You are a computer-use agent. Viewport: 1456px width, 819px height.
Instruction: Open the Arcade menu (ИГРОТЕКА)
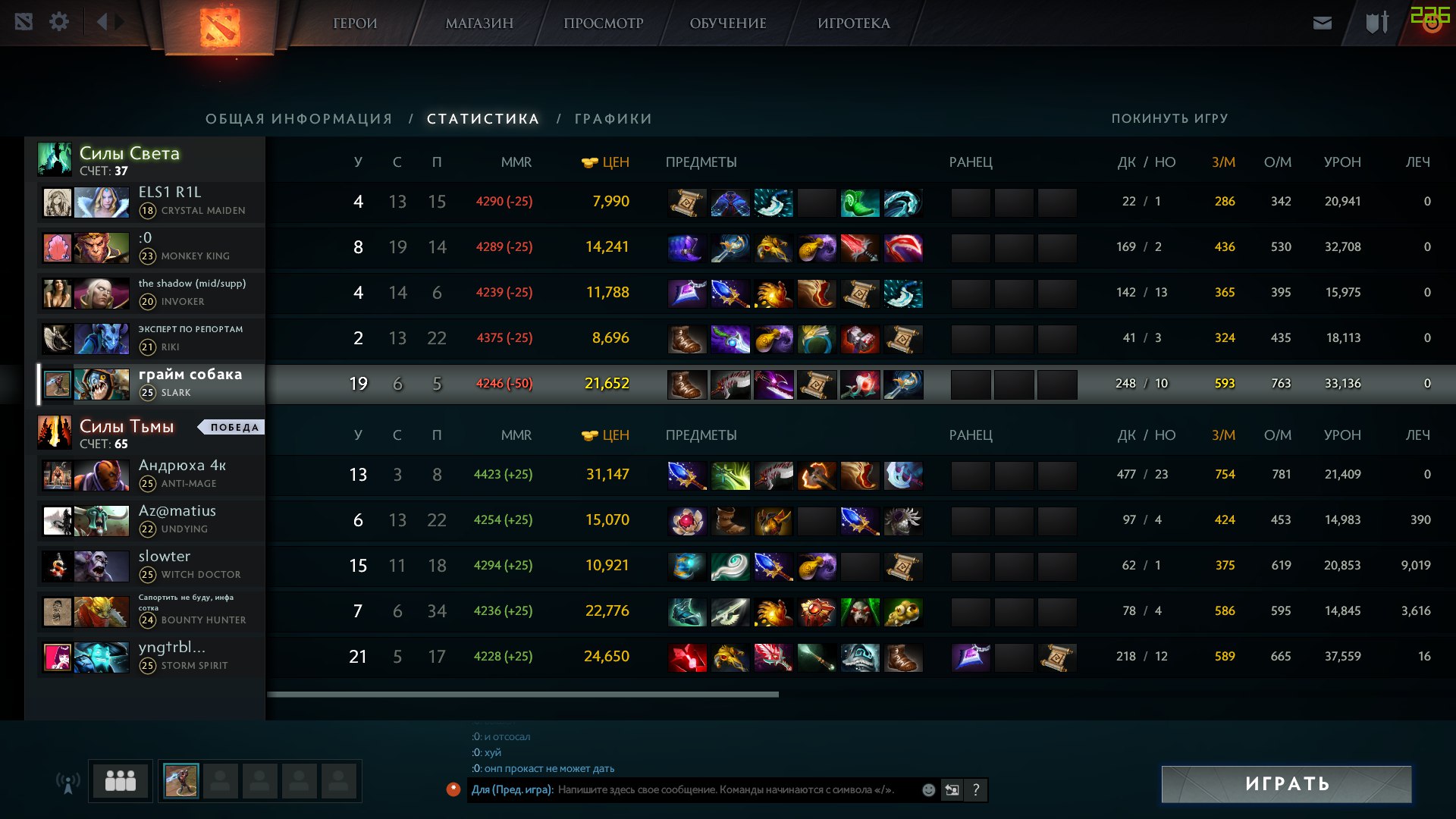click(854, 24)
